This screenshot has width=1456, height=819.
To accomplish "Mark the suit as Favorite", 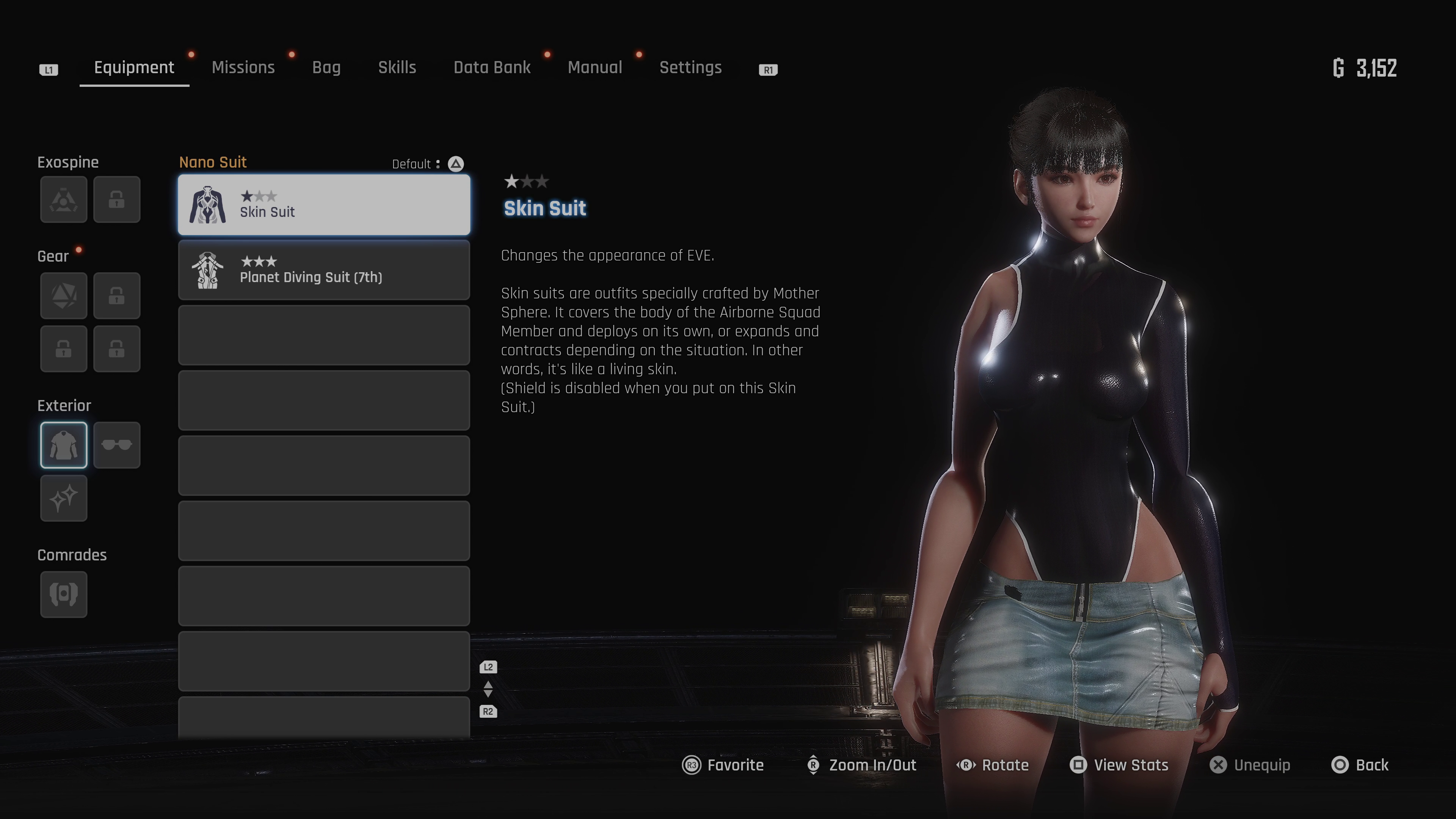I will (x=723, y=765).
